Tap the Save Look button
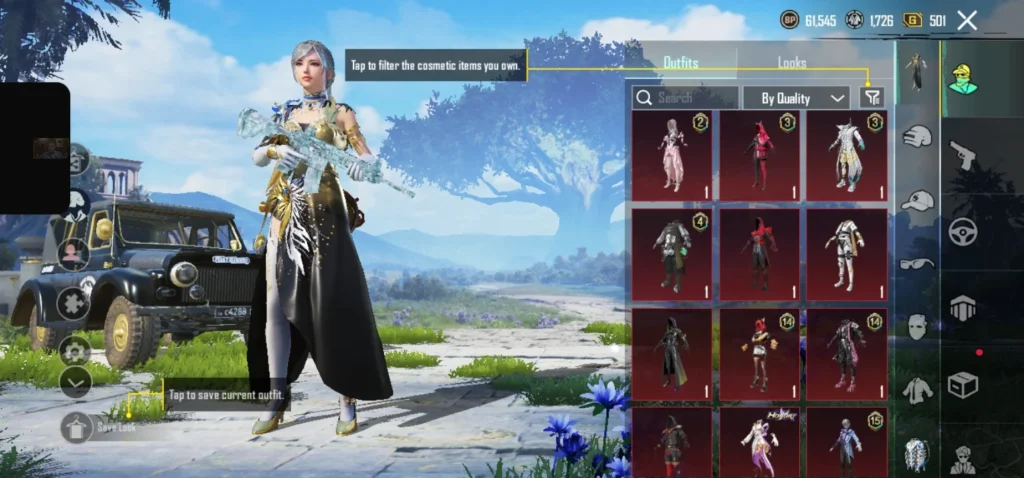The image size is (1024, 478). pos(77,428)
